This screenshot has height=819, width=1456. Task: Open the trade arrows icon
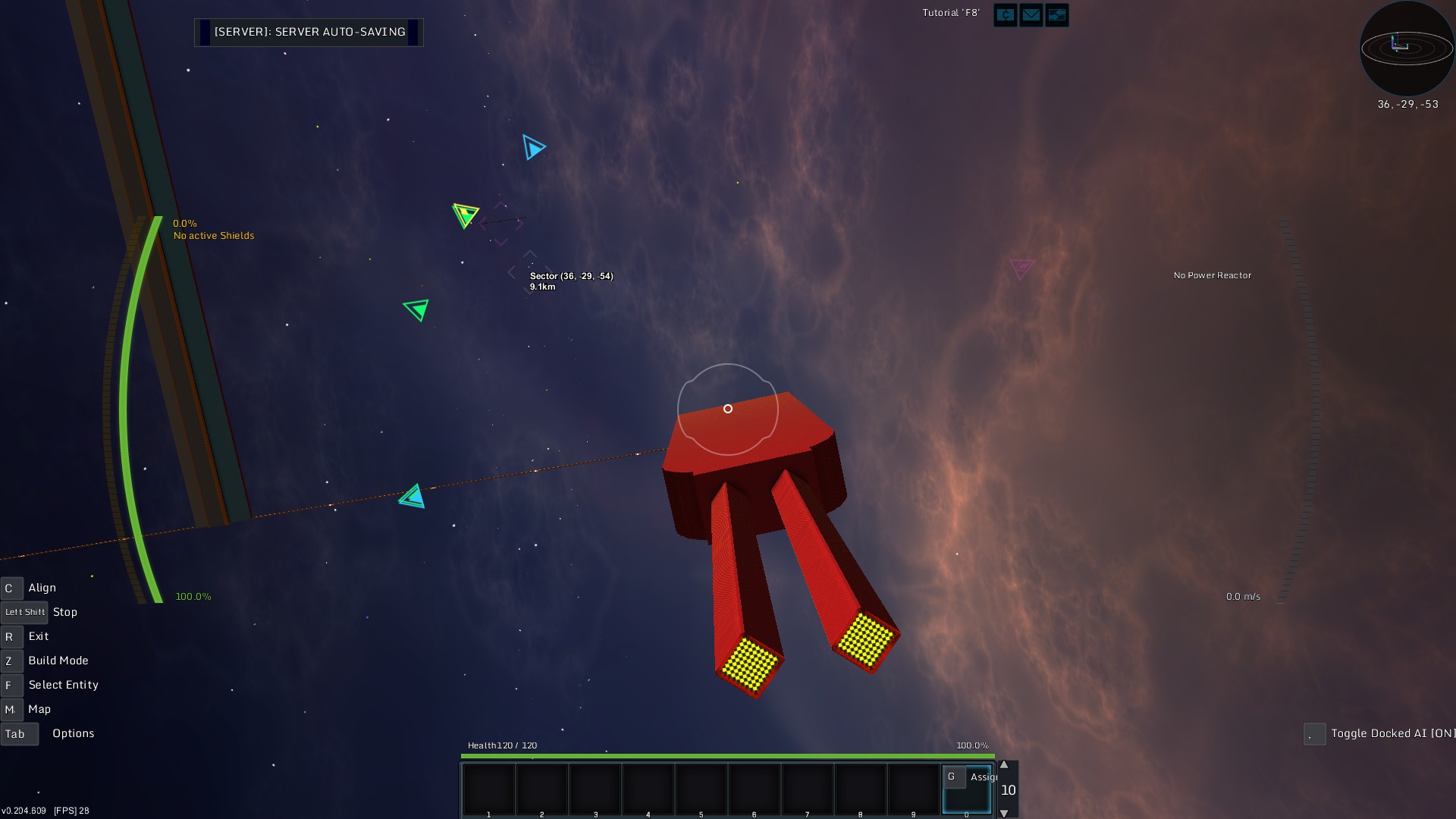coord(1056,15)
